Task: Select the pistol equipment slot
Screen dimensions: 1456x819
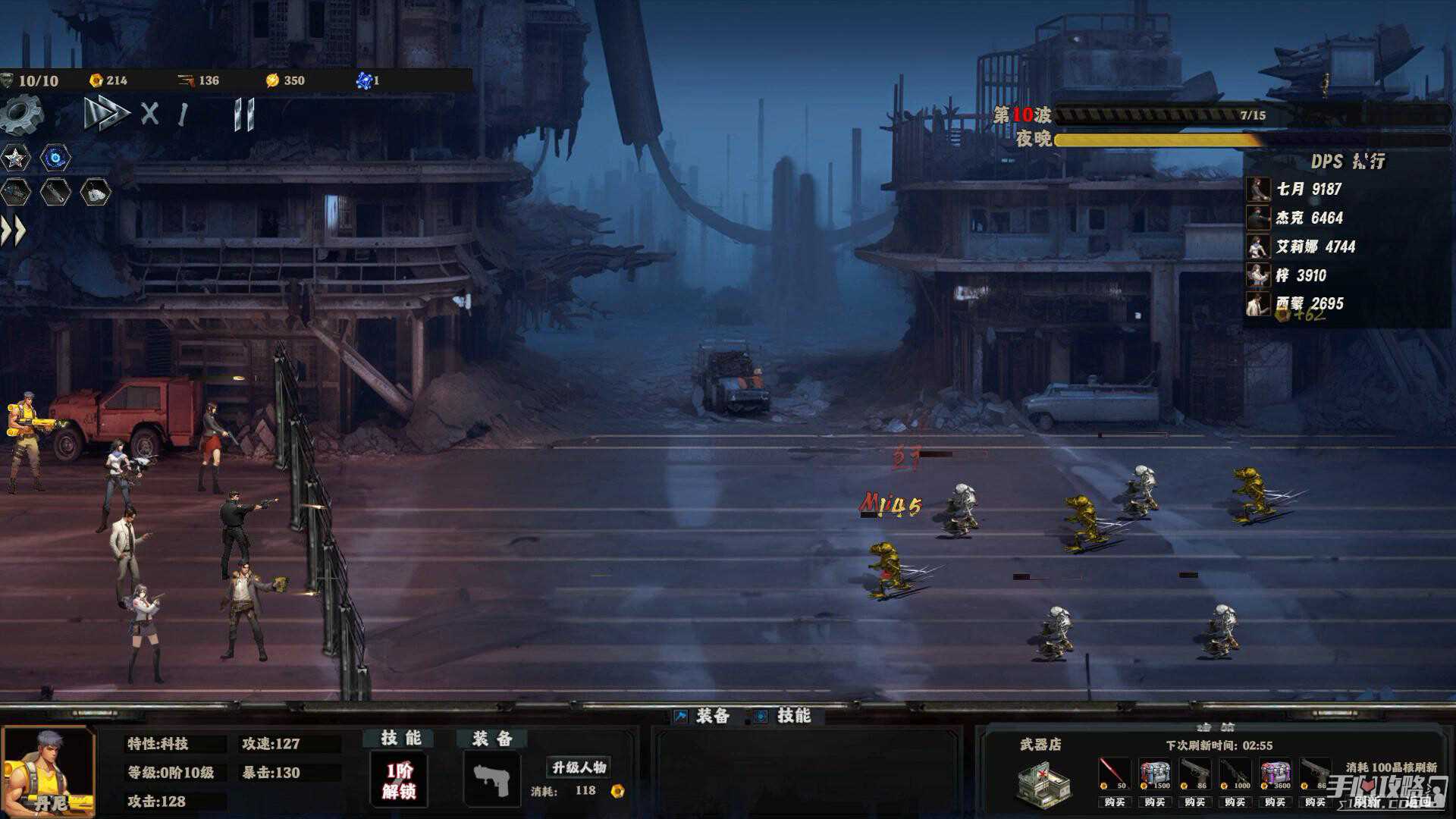Action: [x=491, y=780]
